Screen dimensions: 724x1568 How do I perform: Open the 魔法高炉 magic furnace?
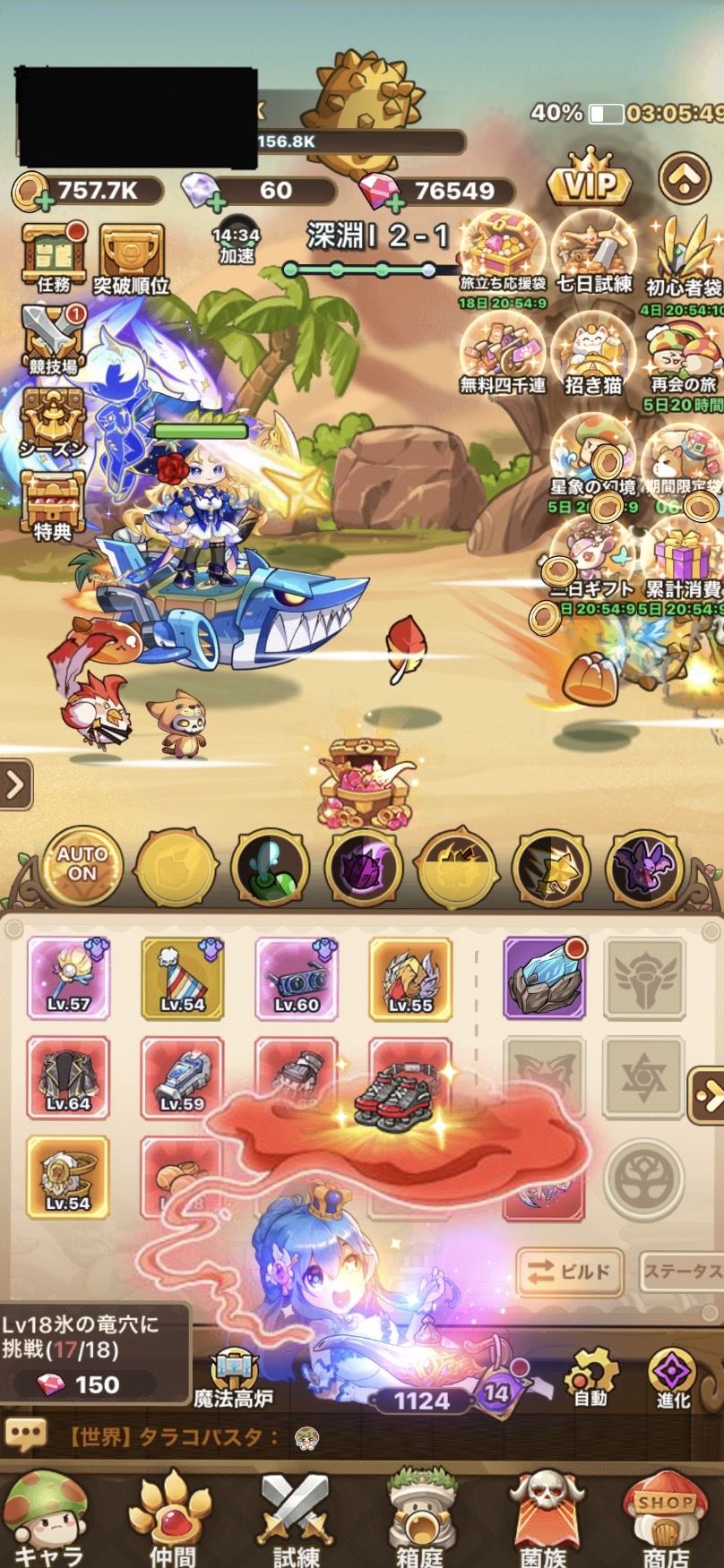(x=233, y=1378)
